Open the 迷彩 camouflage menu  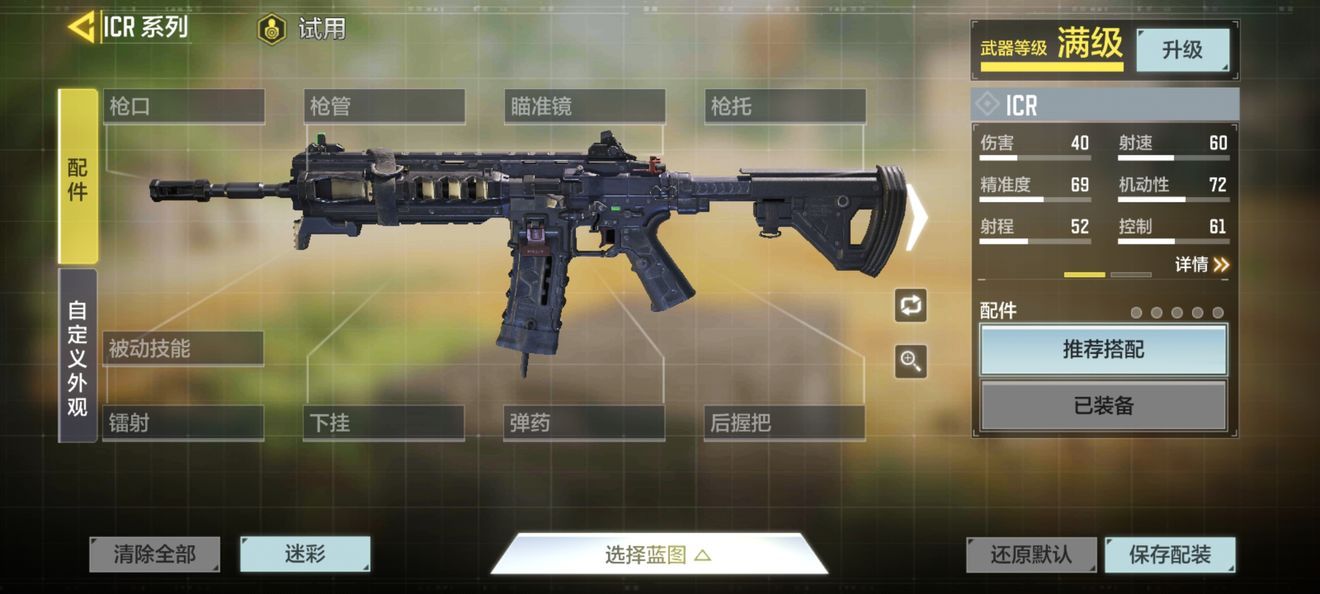click(305, 554)
